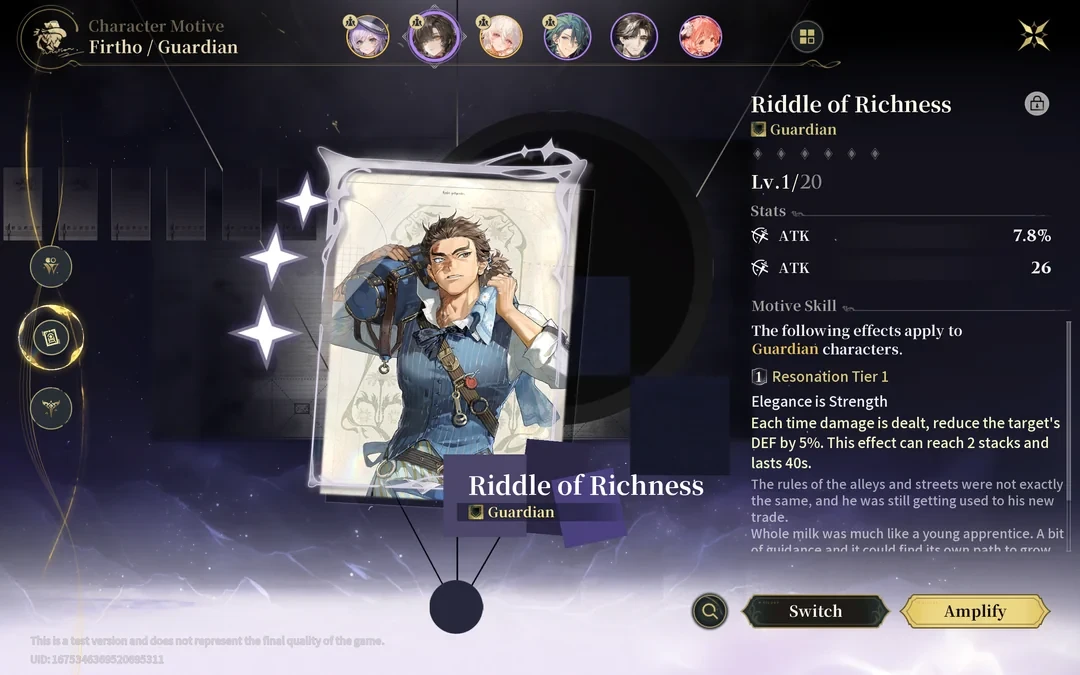Amplify the Riddle of Richness motive
The width and height of the screenshot is (1080, 675).
coord(975,611)
